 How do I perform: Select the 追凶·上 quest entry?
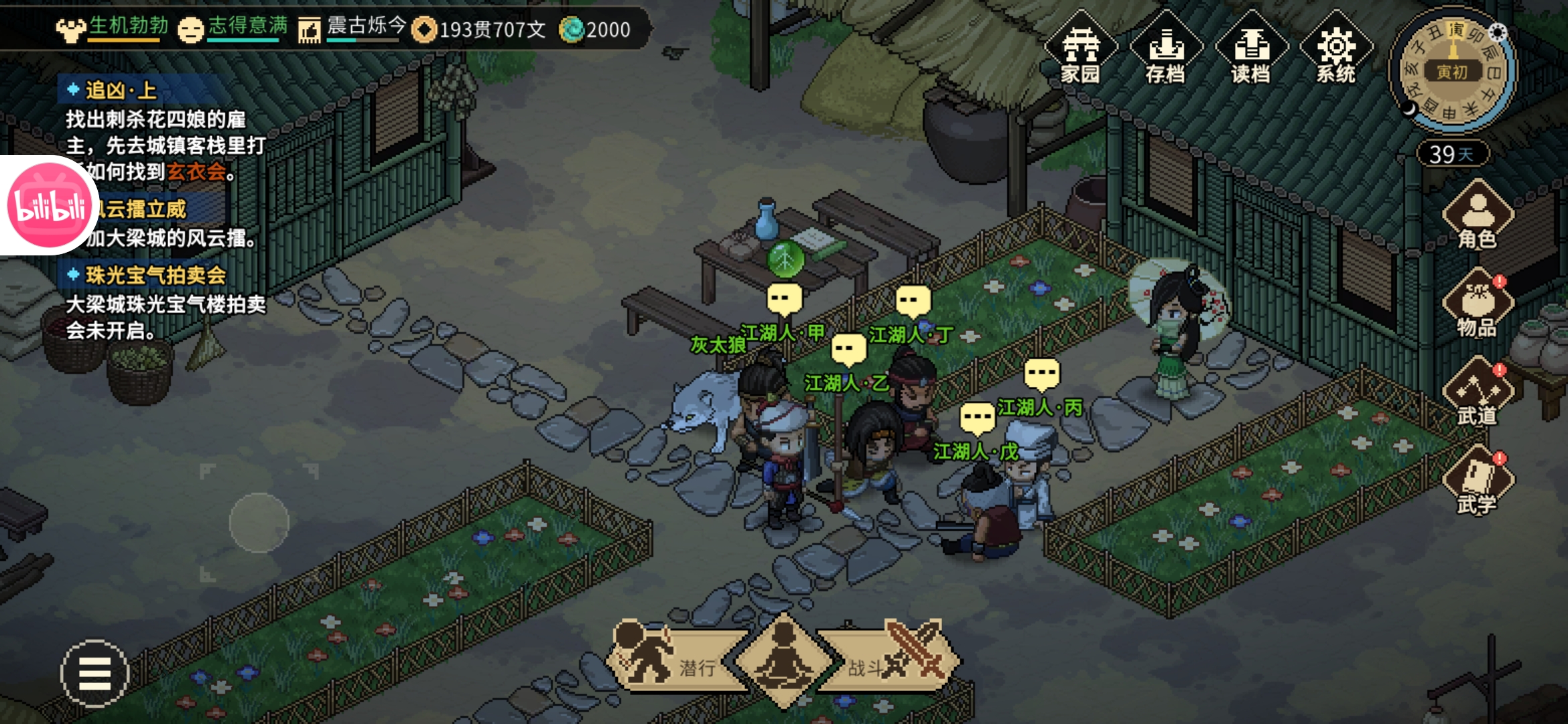coord(121,90)
